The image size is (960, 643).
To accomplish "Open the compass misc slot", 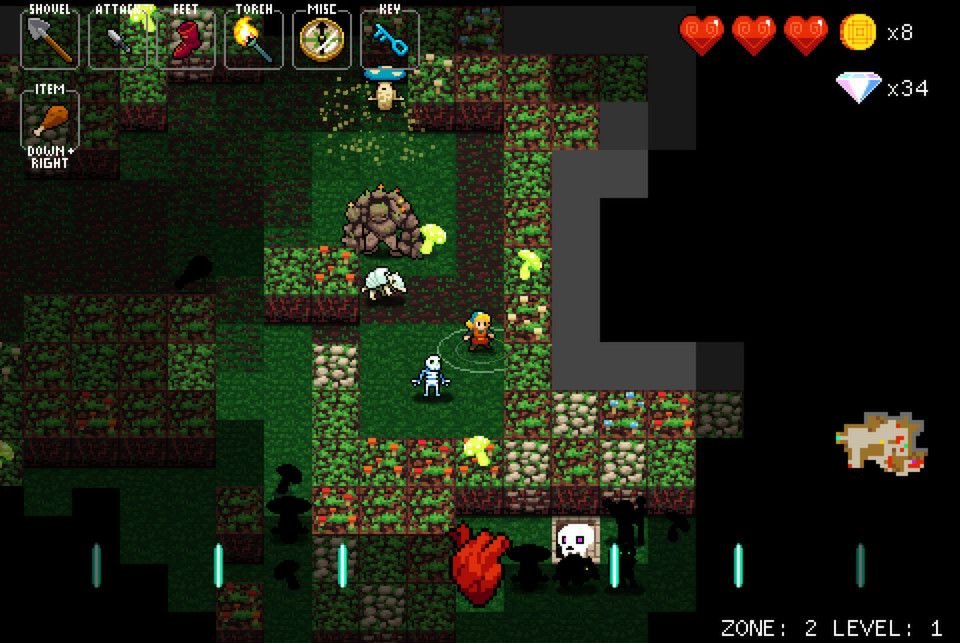I will (x=322, y=40).
